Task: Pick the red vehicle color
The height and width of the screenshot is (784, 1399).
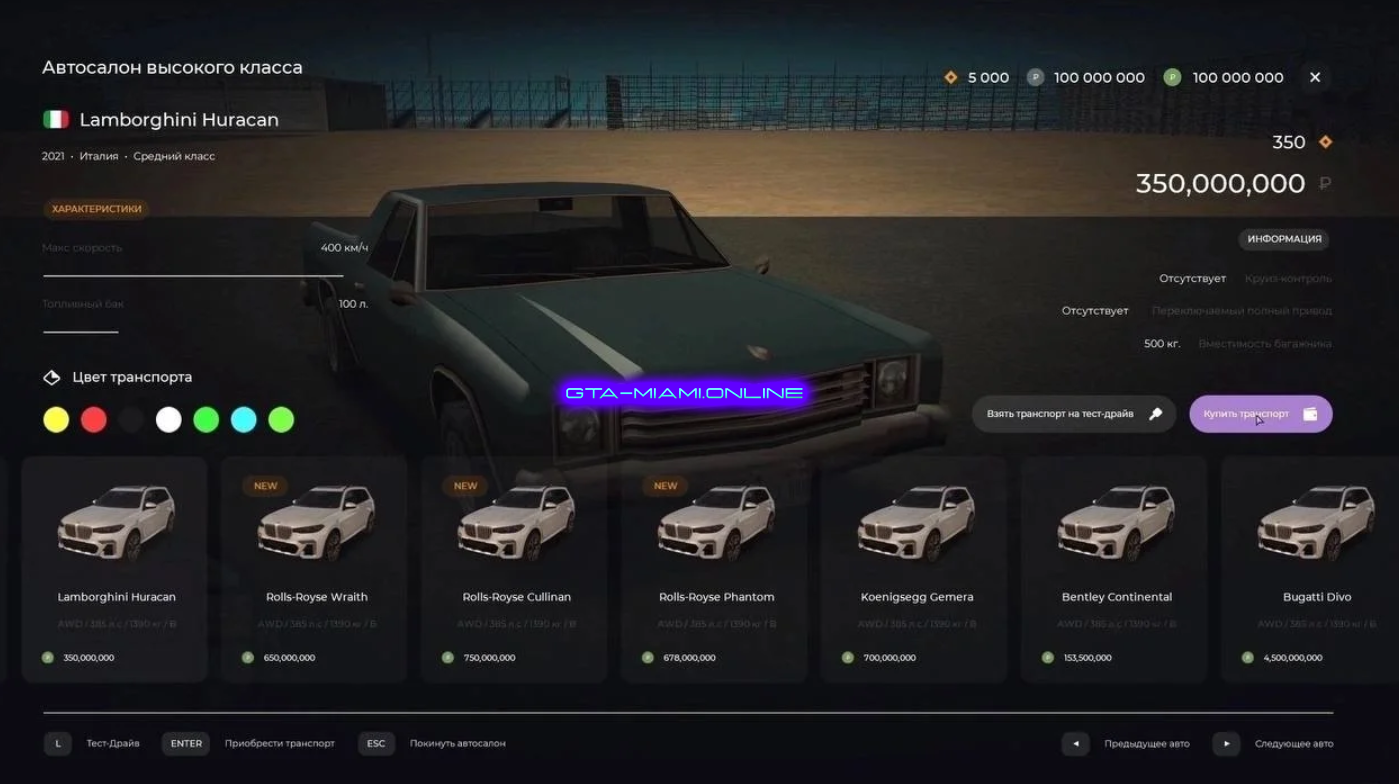Action: pos(94,420)
